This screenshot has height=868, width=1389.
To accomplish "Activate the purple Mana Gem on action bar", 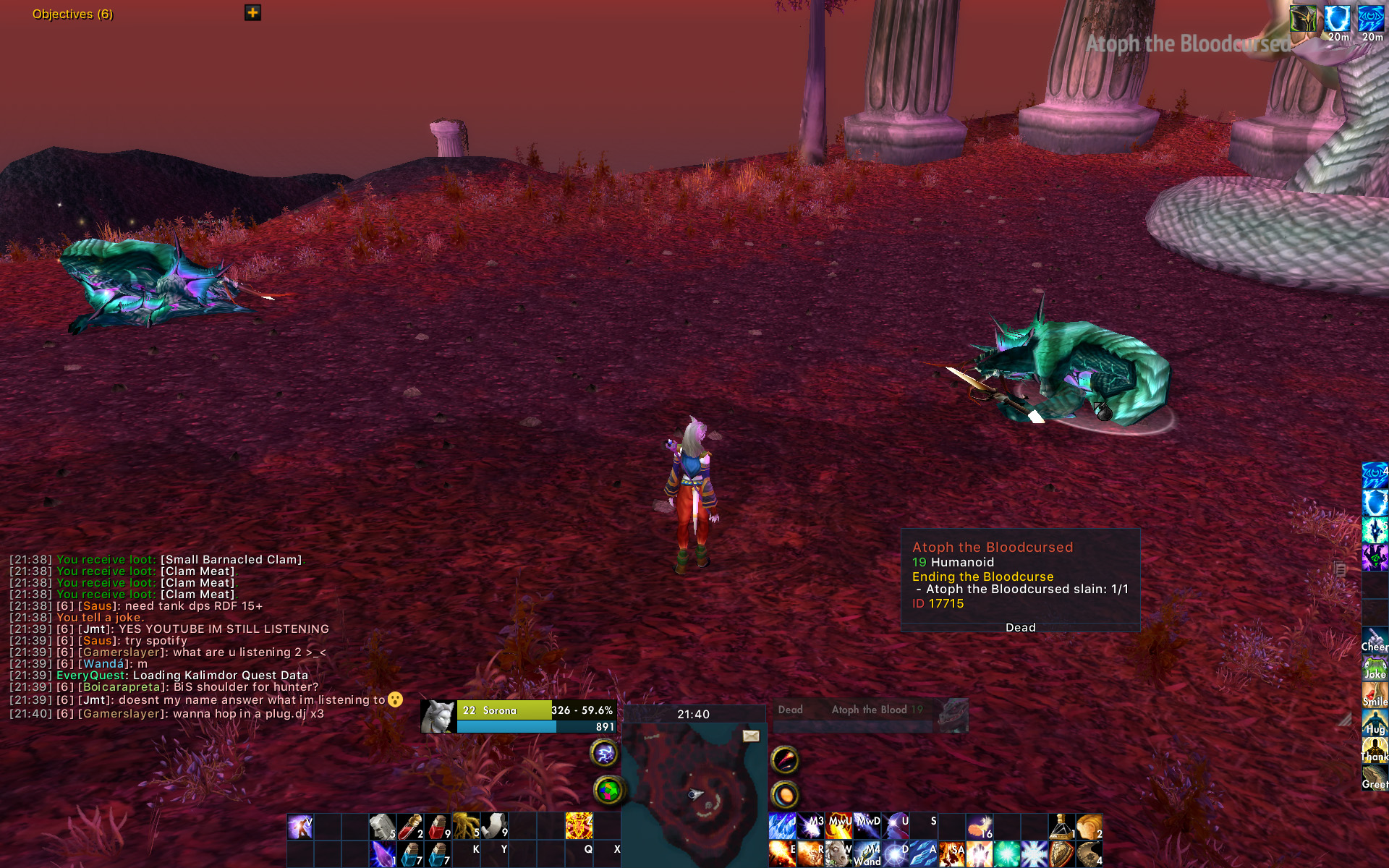I will [381, 853].
